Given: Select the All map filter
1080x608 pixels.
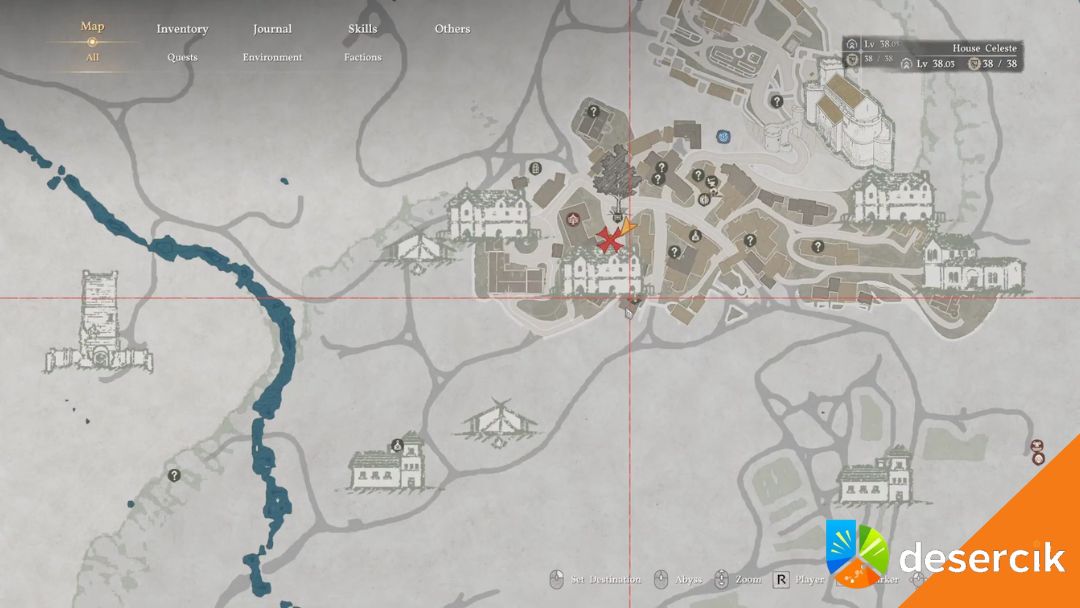Looking at the screenshot, I should pyautogui.click(x=92, y=57).
